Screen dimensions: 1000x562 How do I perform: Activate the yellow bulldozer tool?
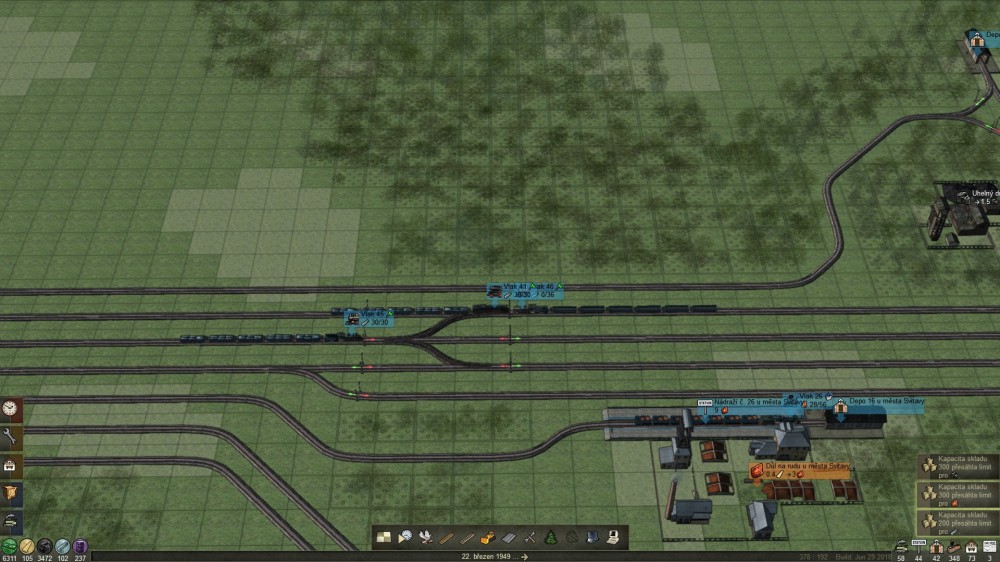pos(488,537)
